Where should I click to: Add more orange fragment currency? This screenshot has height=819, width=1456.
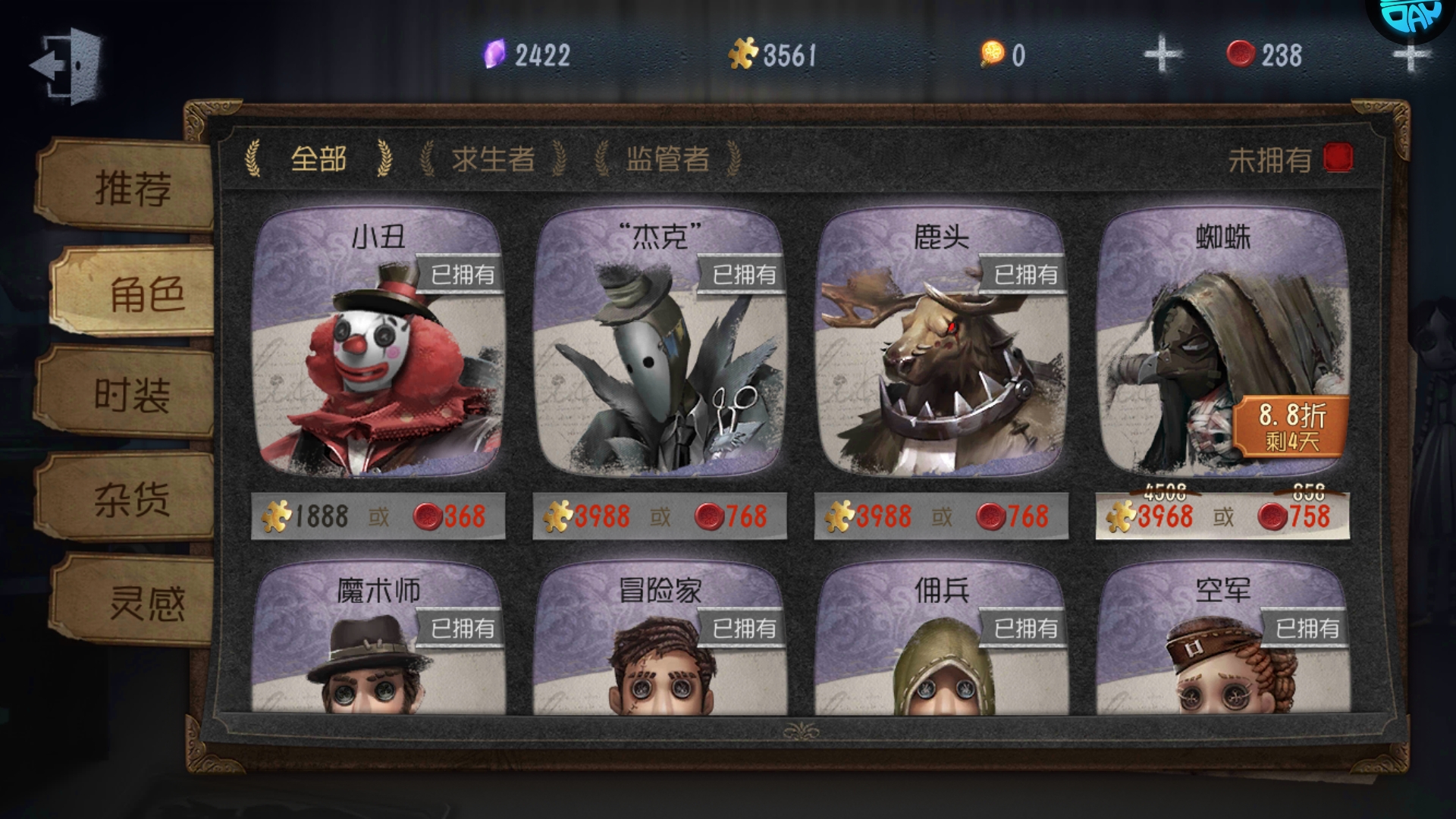1163,55
